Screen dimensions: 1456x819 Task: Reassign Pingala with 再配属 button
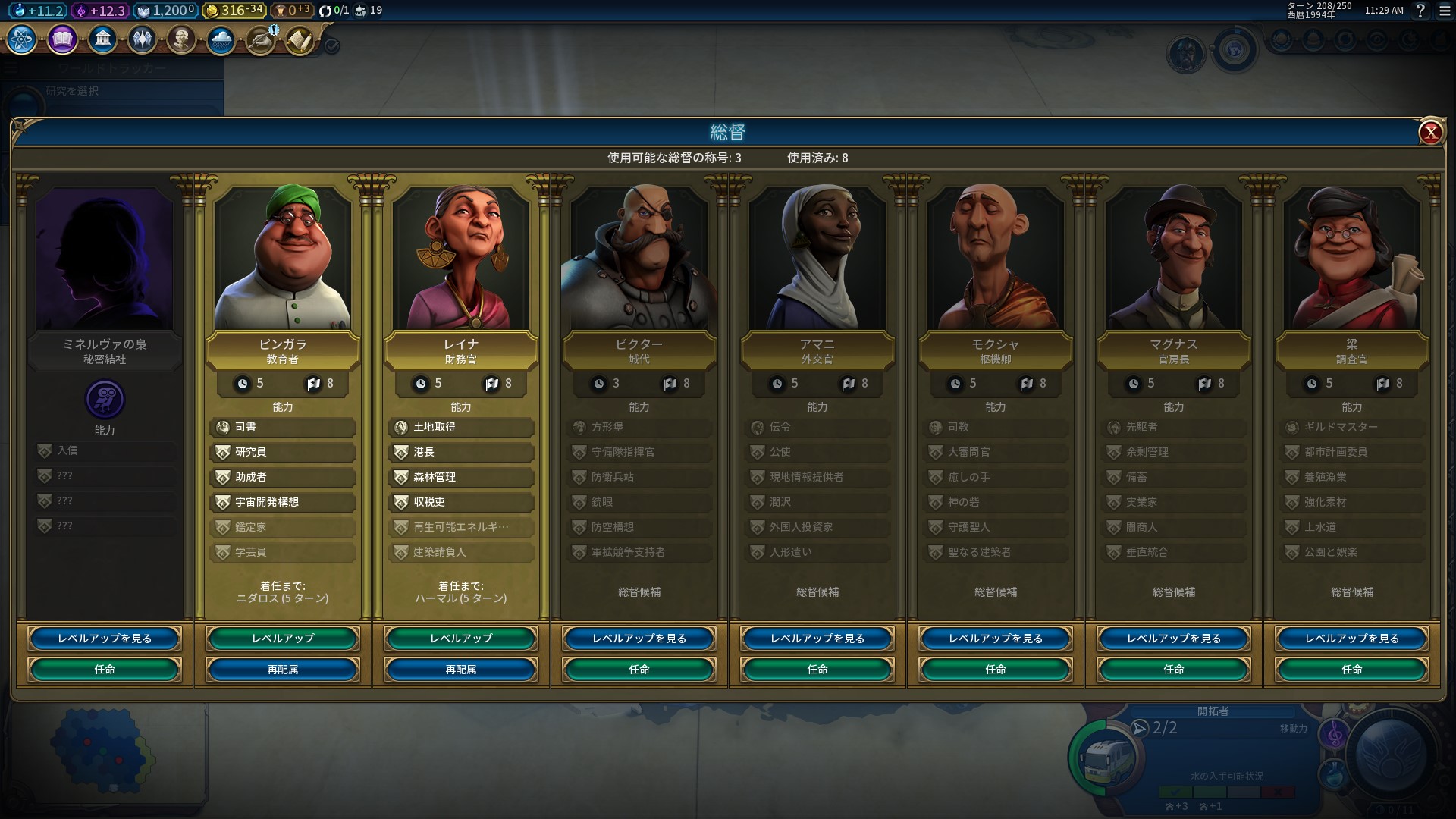click(x=283, y=670)
